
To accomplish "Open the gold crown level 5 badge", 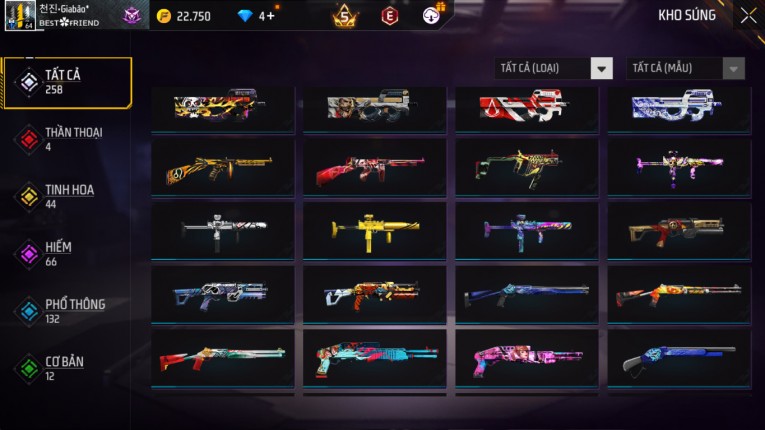I will tap(345, 16).
